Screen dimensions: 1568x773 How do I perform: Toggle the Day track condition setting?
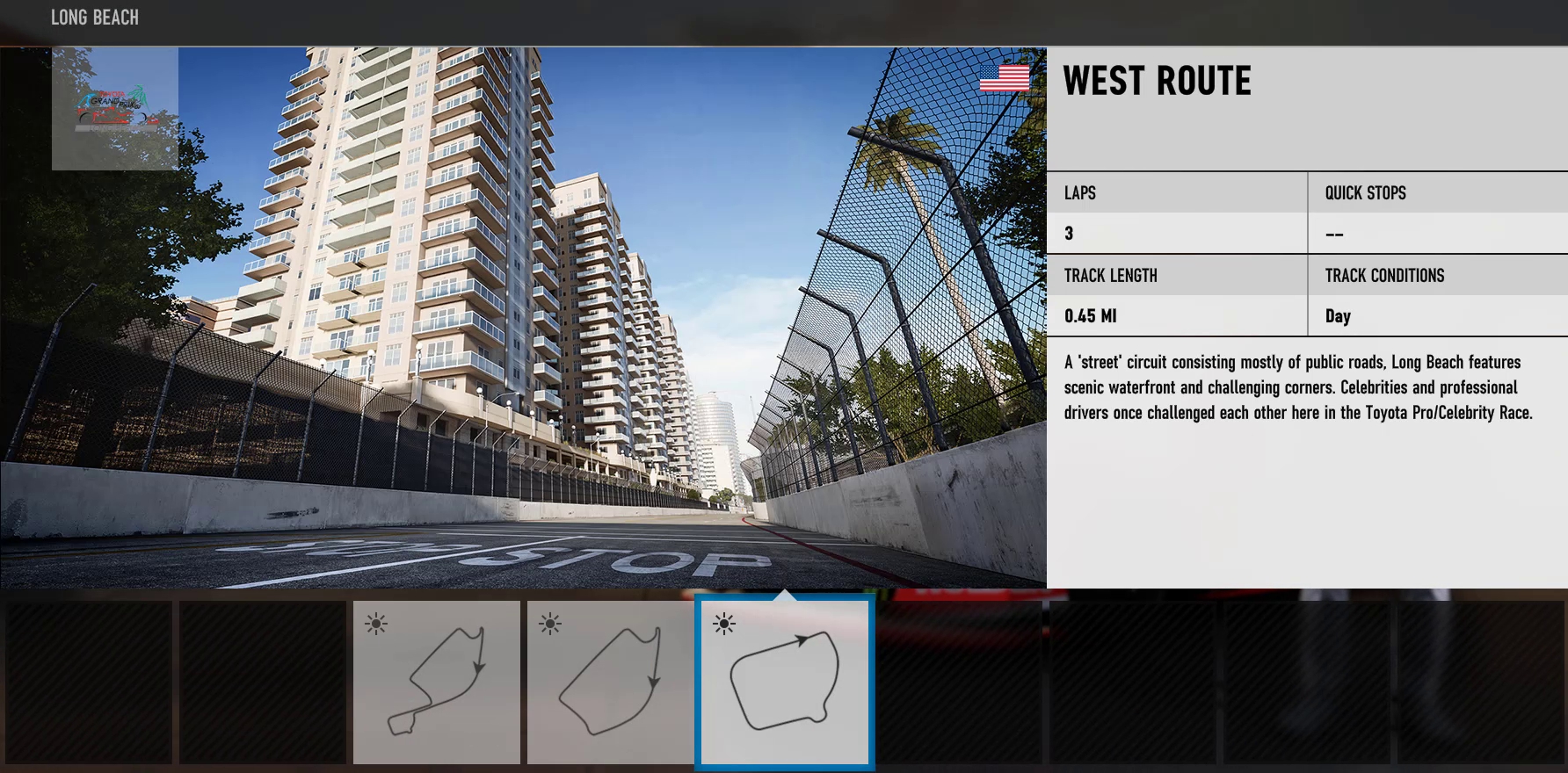[1337, 316]
